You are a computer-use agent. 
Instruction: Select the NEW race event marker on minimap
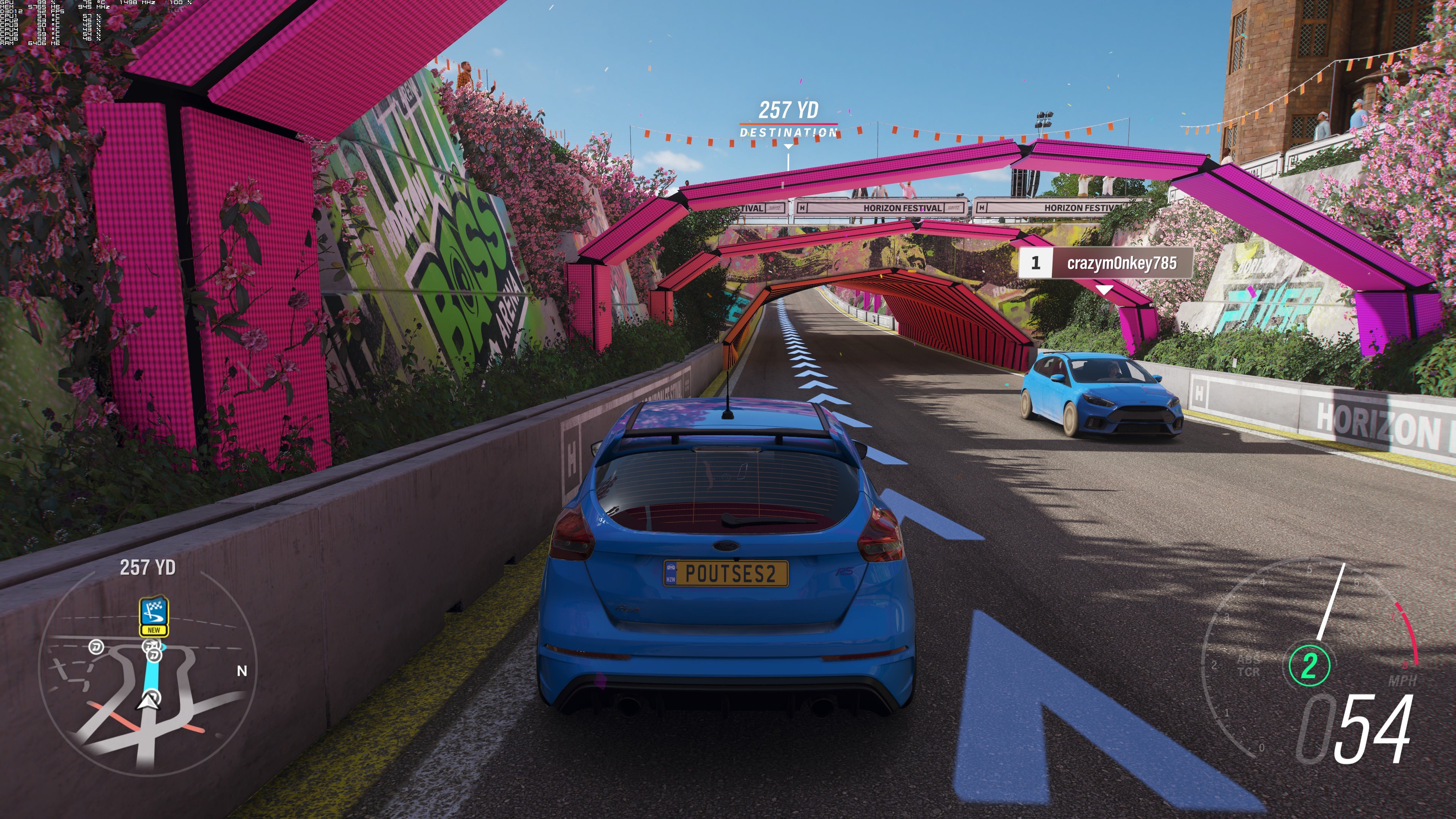[x=154, y=616]
